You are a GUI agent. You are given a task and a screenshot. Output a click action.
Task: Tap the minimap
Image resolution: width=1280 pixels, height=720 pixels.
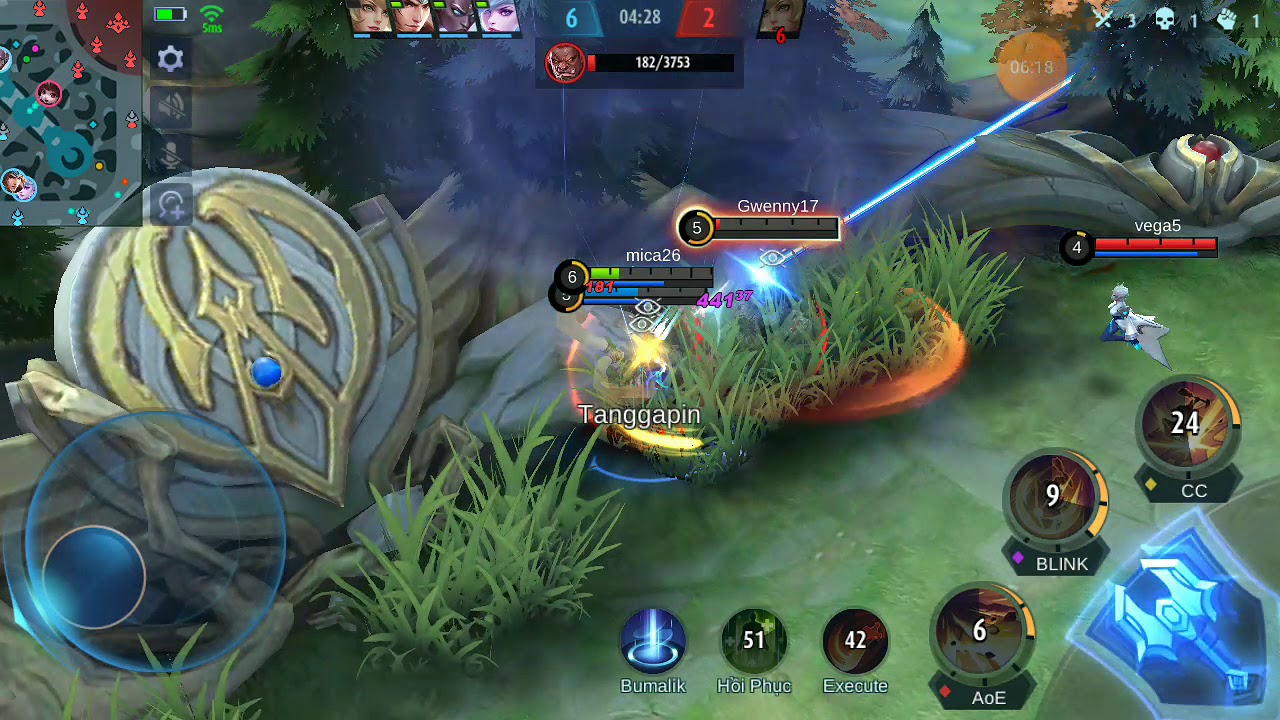(70, 112)
